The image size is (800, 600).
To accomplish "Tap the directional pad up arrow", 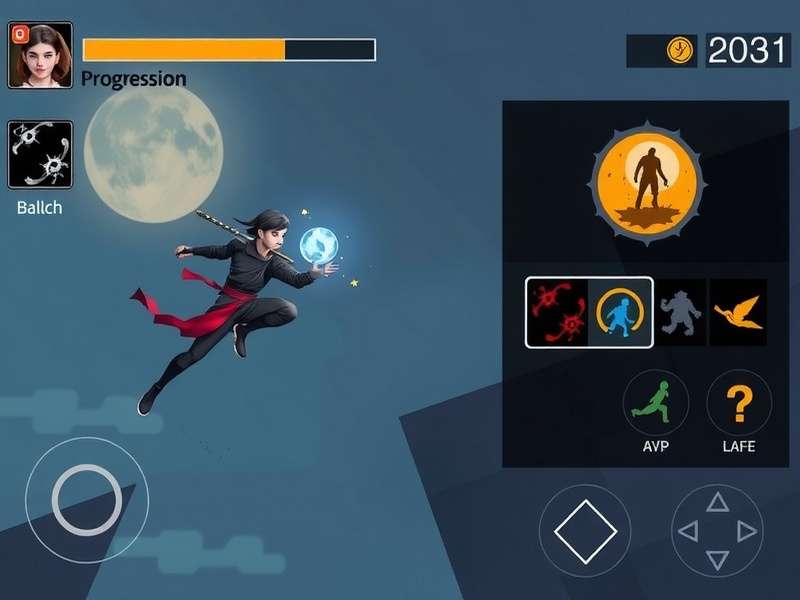I will 717,502.
